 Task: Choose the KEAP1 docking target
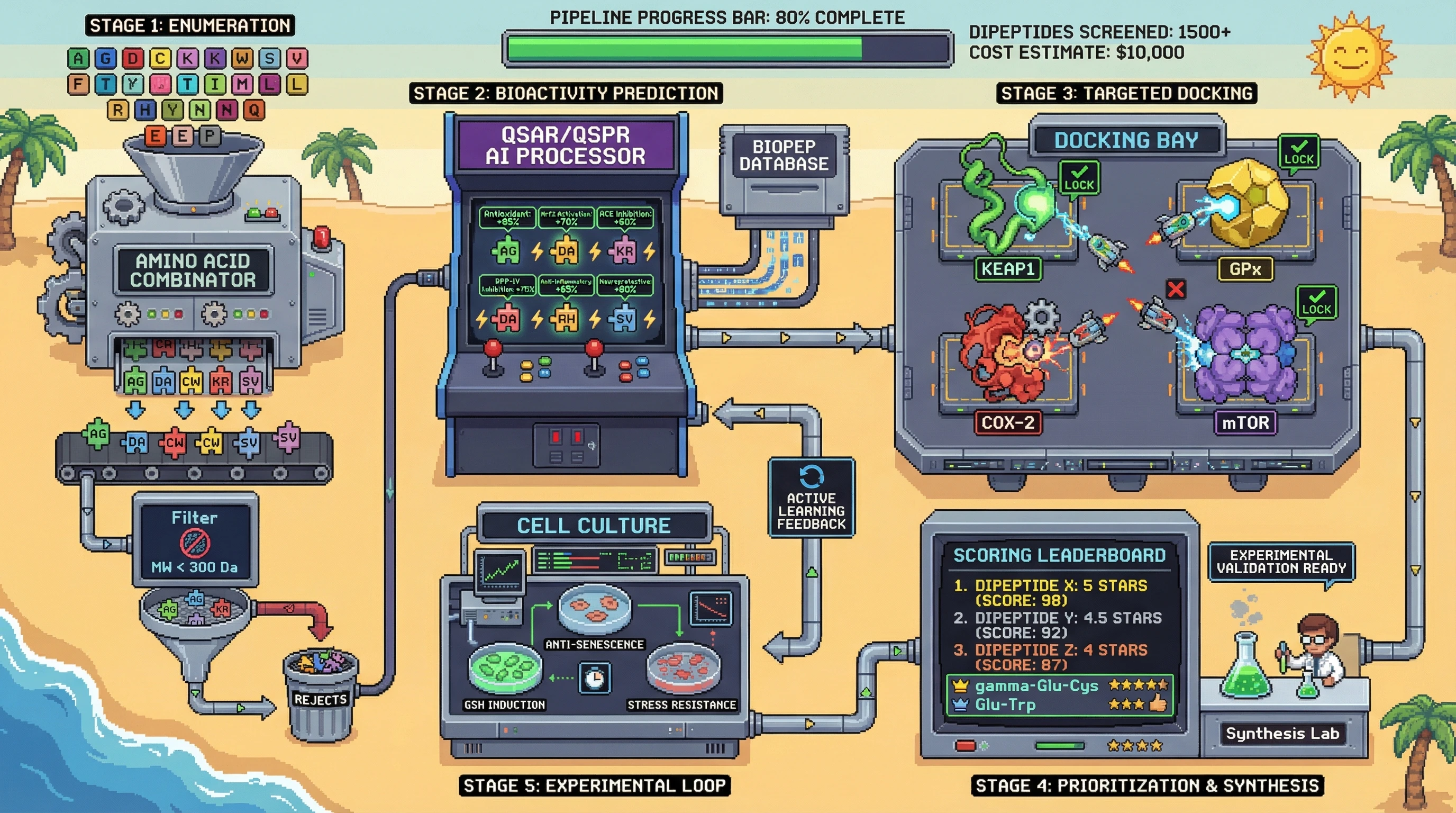pos(1008,269)
